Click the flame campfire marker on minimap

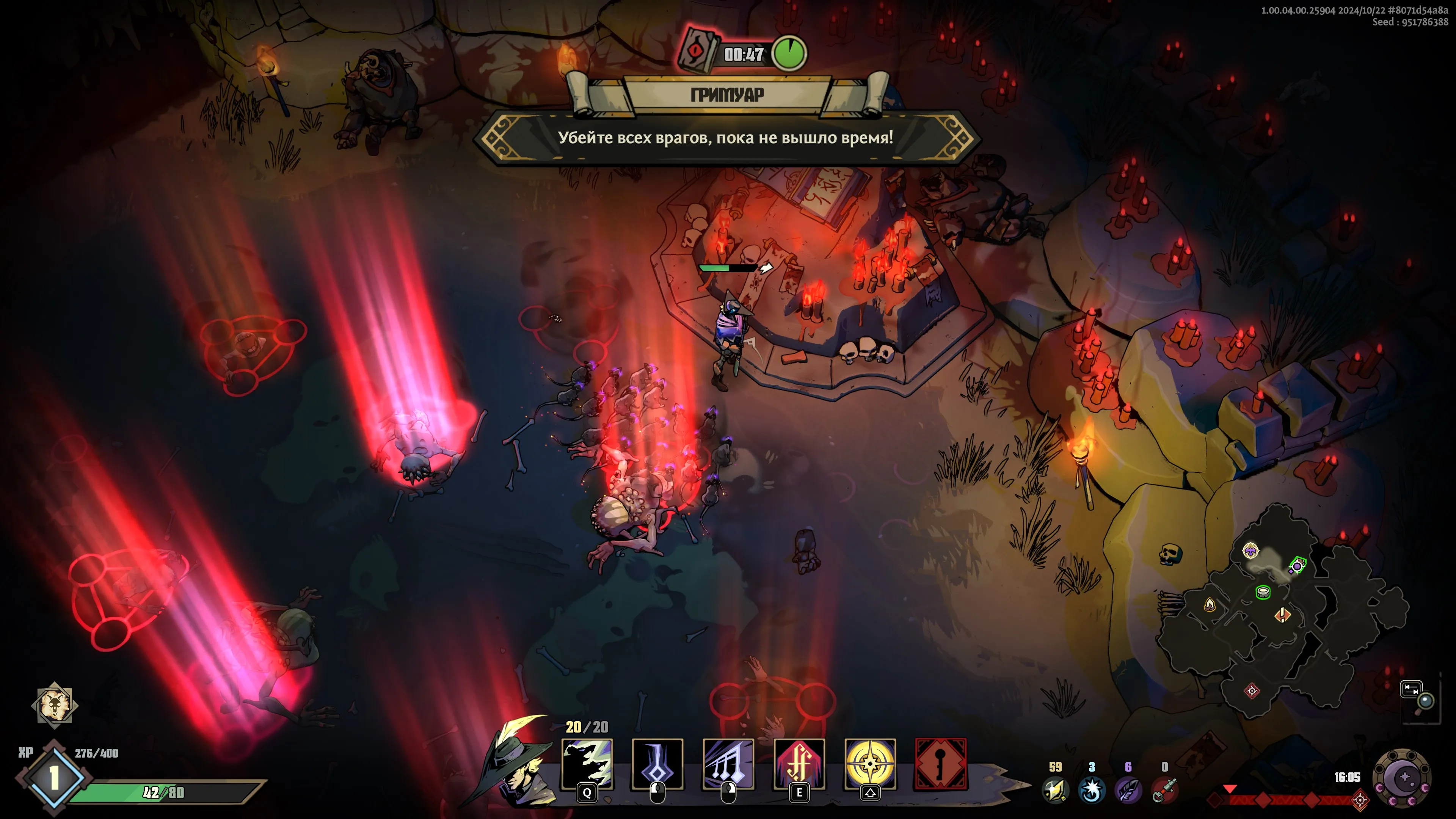coord(1210,606)
